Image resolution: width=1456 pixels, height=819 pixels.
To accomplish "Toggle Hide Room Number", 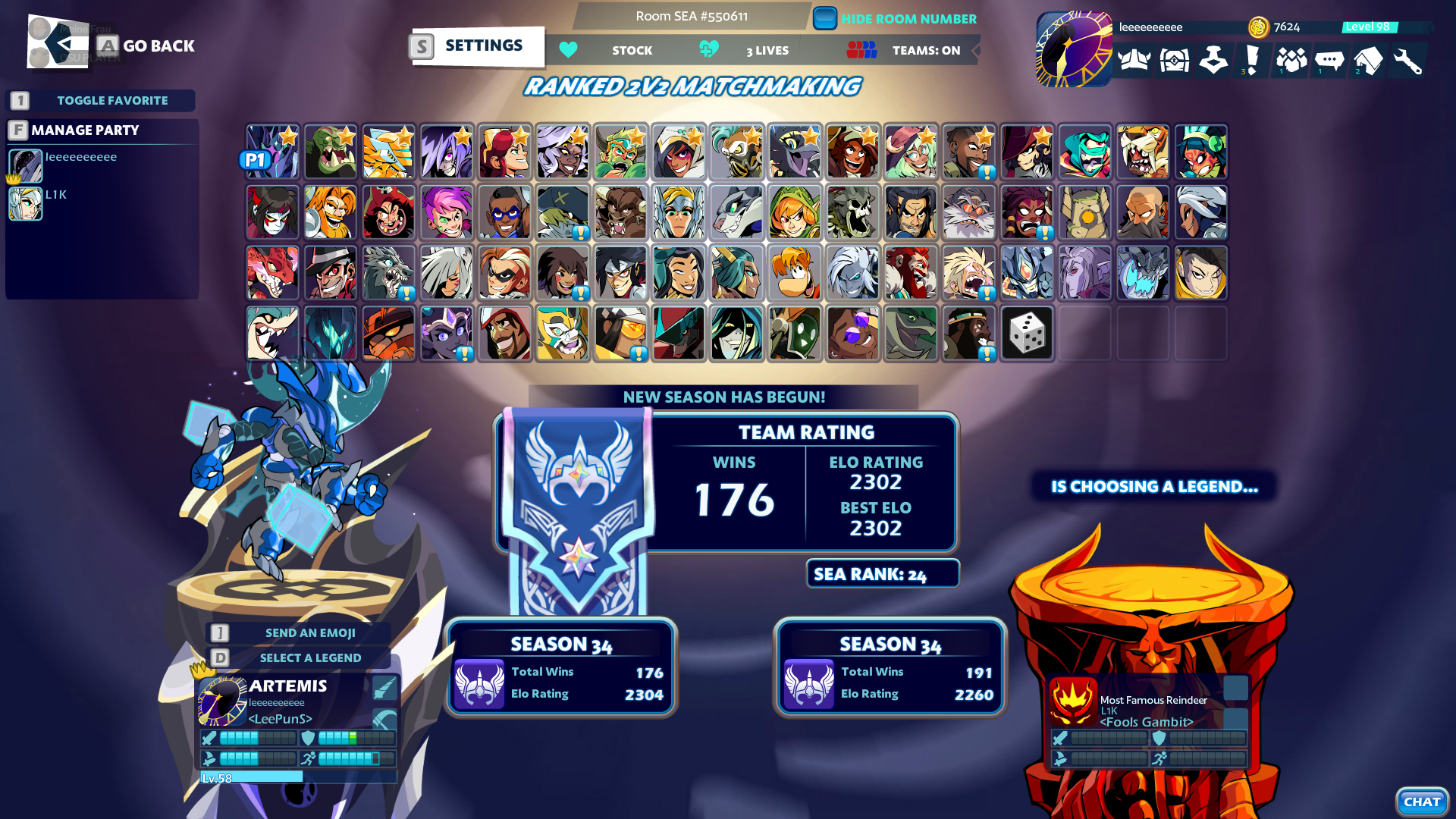I will [824, 18].
